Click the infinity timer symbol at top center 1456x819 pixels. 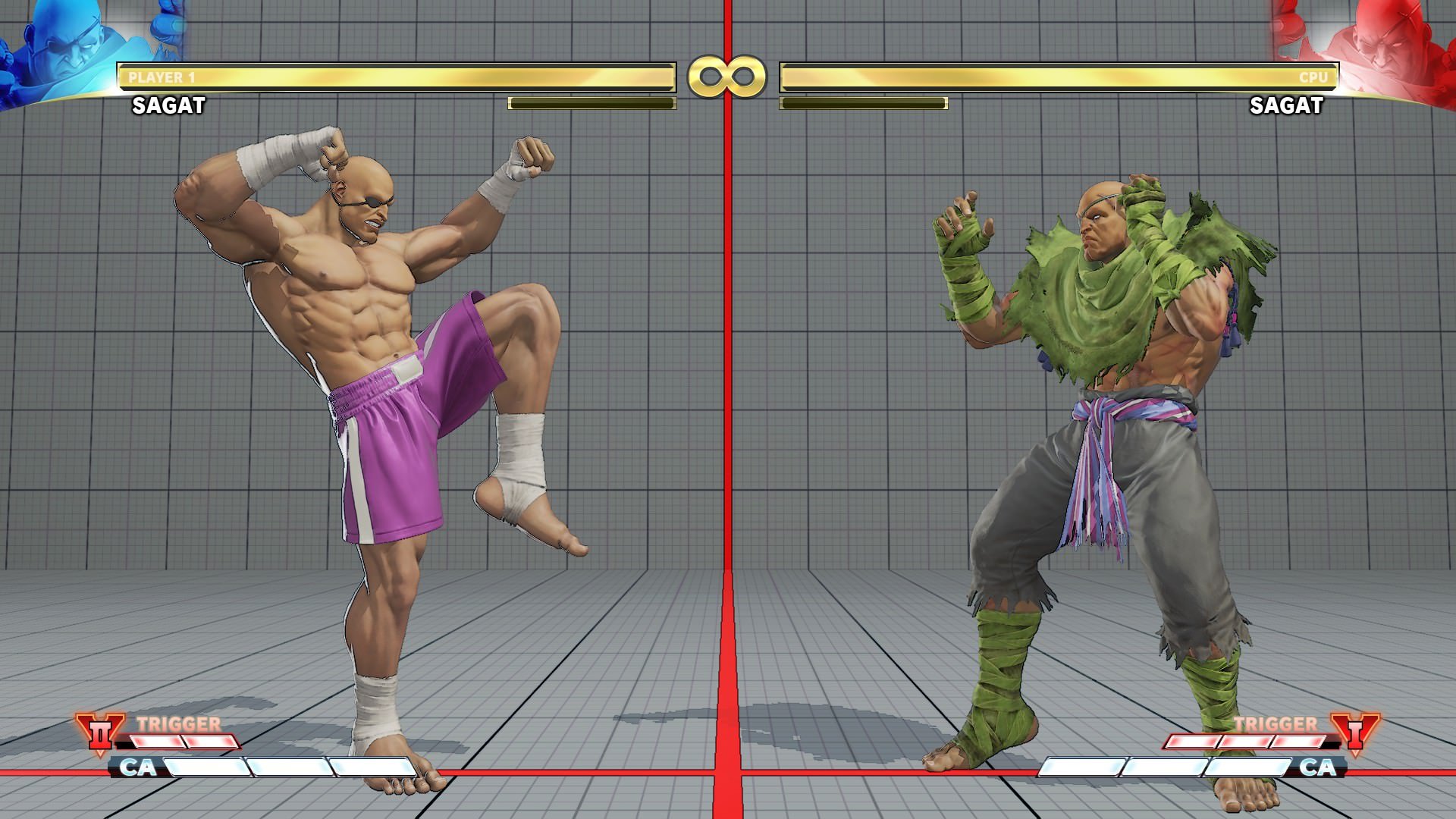click(x=728, y=77)
